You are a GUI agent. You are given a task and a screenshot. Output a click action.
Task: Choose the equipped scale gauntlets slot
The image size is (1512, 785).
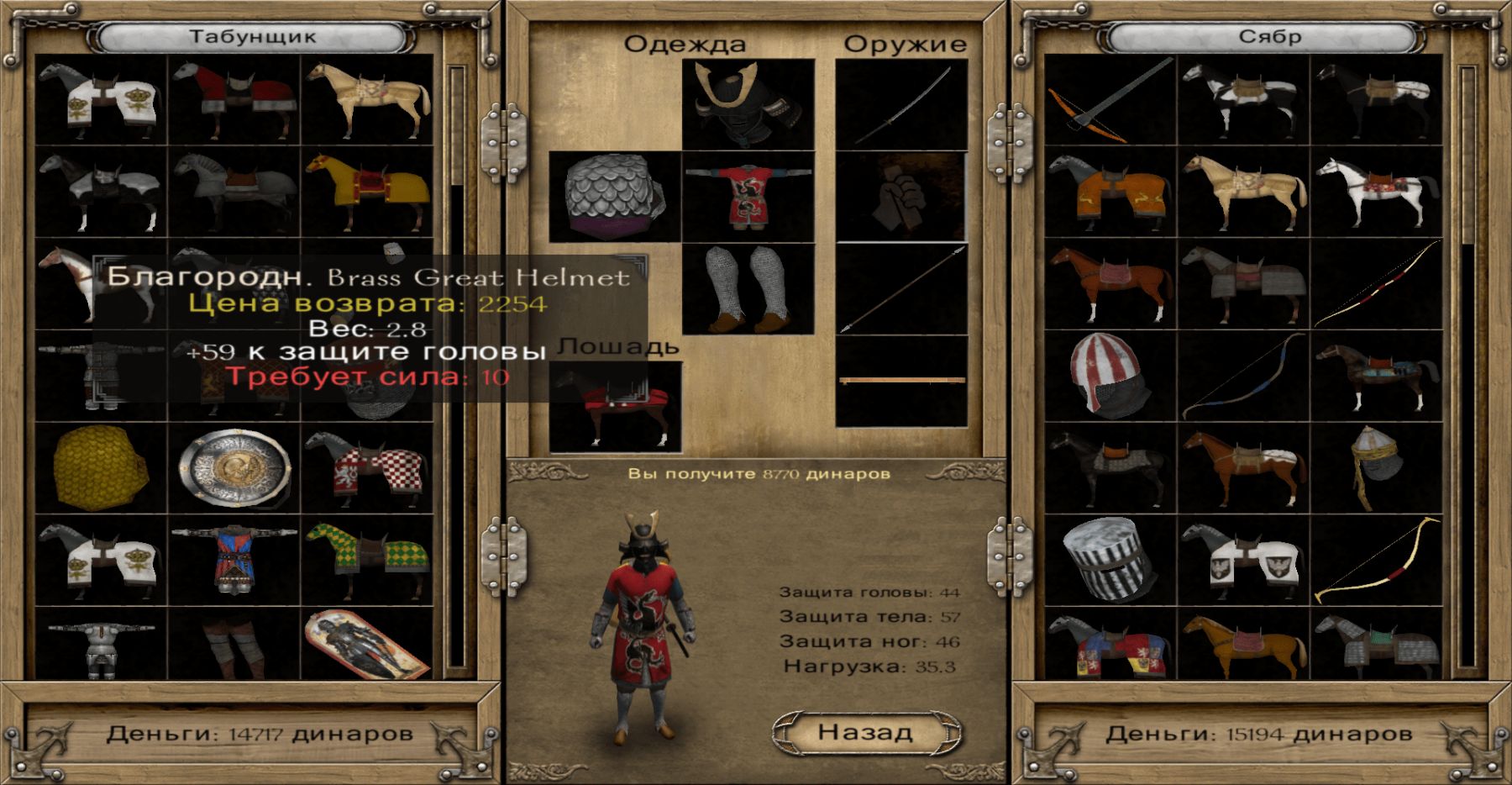tap(615, 197)
